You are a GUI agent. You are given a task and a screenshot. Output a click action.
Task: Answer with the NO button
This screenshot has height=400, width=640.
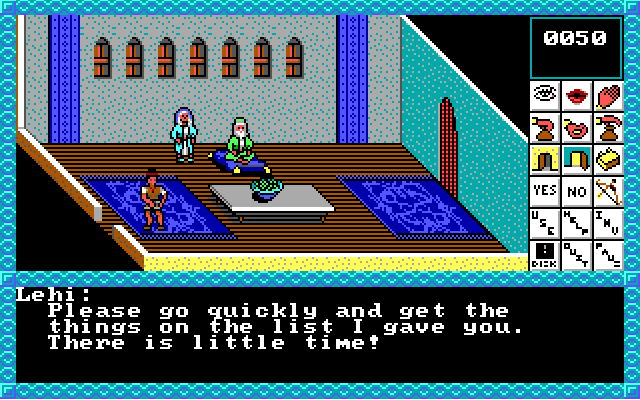[577, 190]
